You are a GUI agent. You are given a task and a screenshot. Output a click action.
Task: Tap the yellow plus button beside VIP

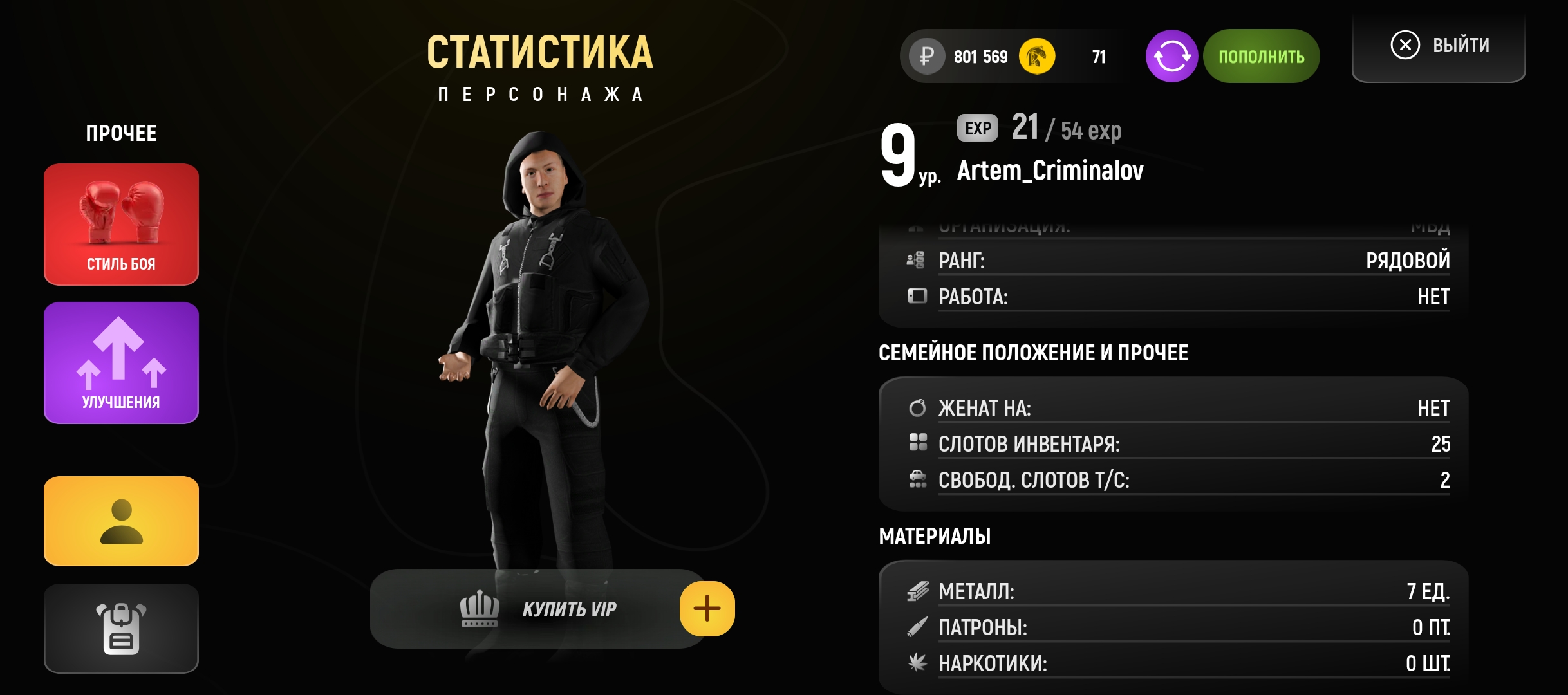(x=707, y=609)
